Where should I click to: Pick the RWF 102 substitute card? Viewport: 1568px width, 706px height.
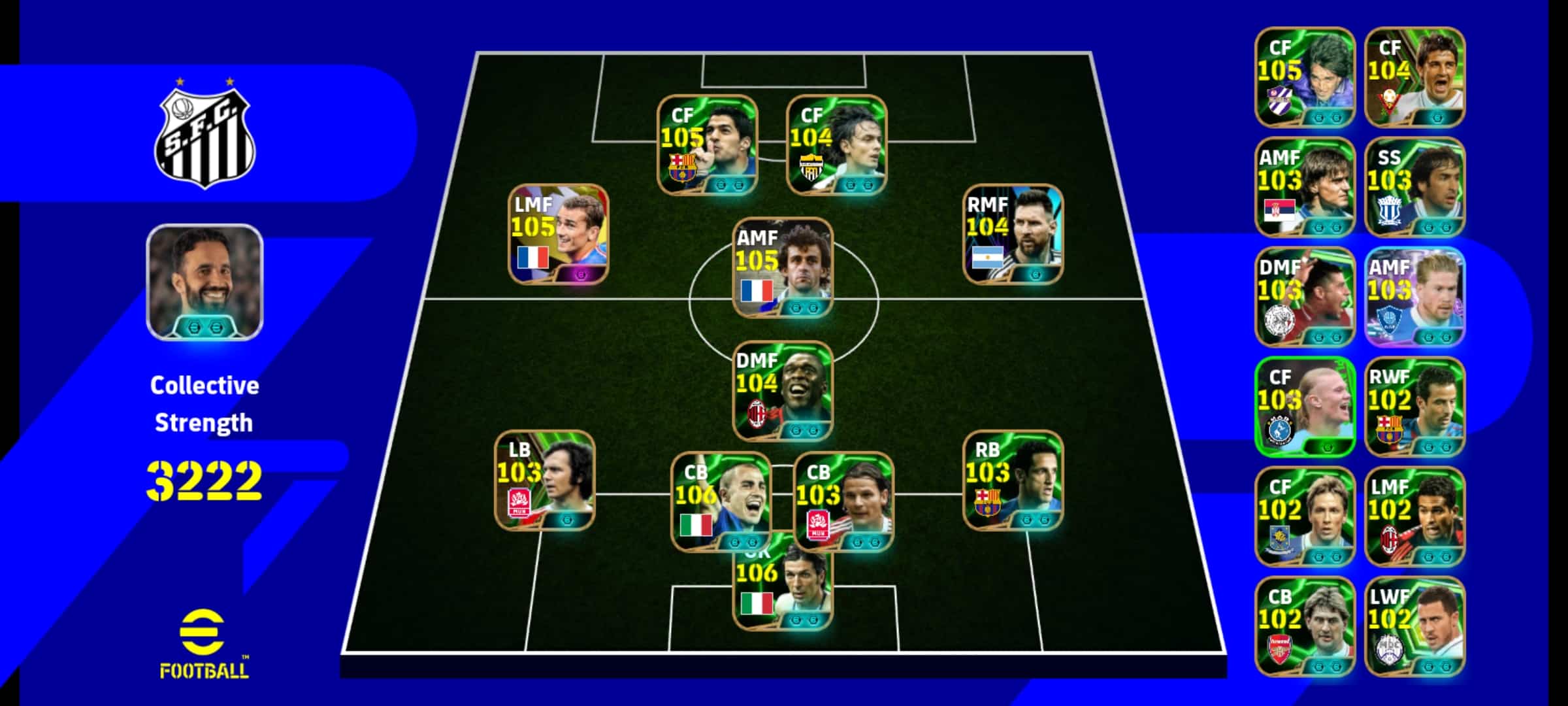coord(1414,407)
